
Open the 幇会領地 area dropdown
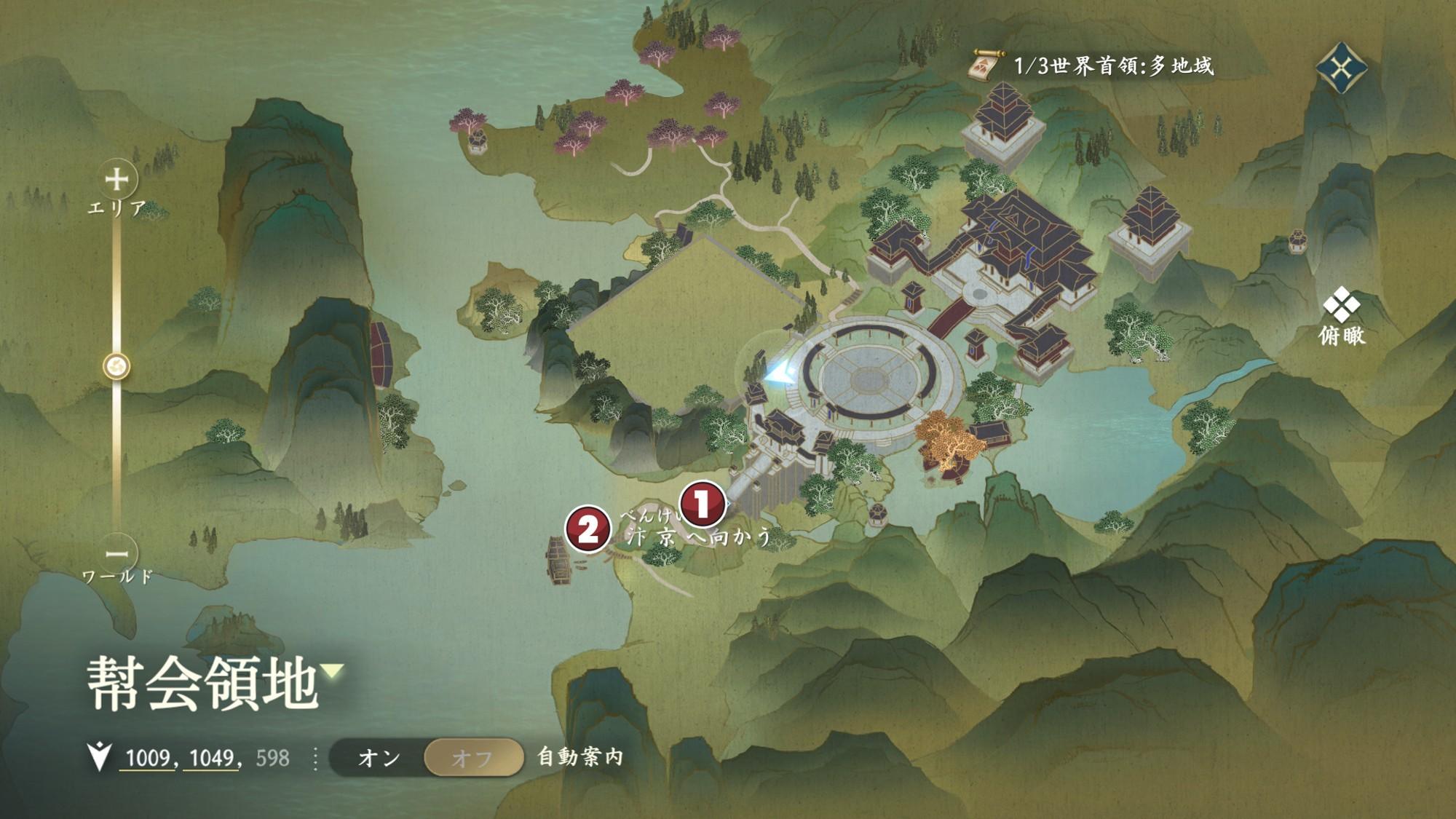pos(333,670)
